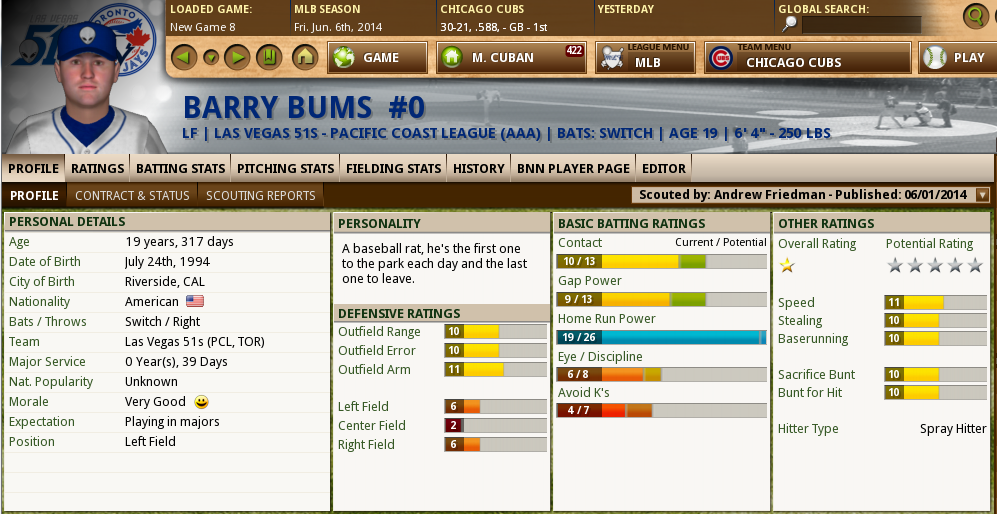997x514 pixels.
Task: Go back with the left arrow button
Action: (183, 57)
